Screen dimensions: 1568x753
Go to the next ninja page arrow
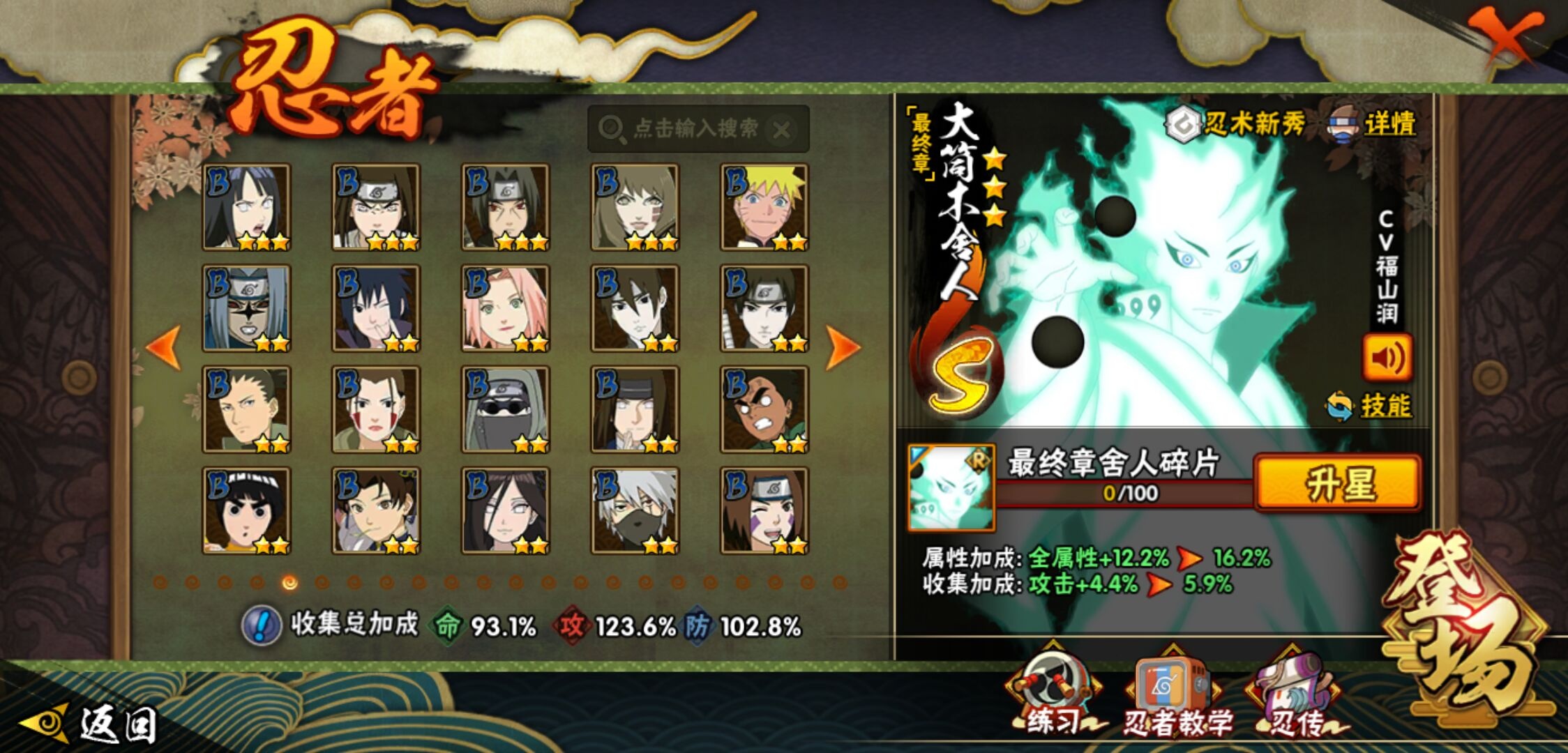tap(842, 347)
